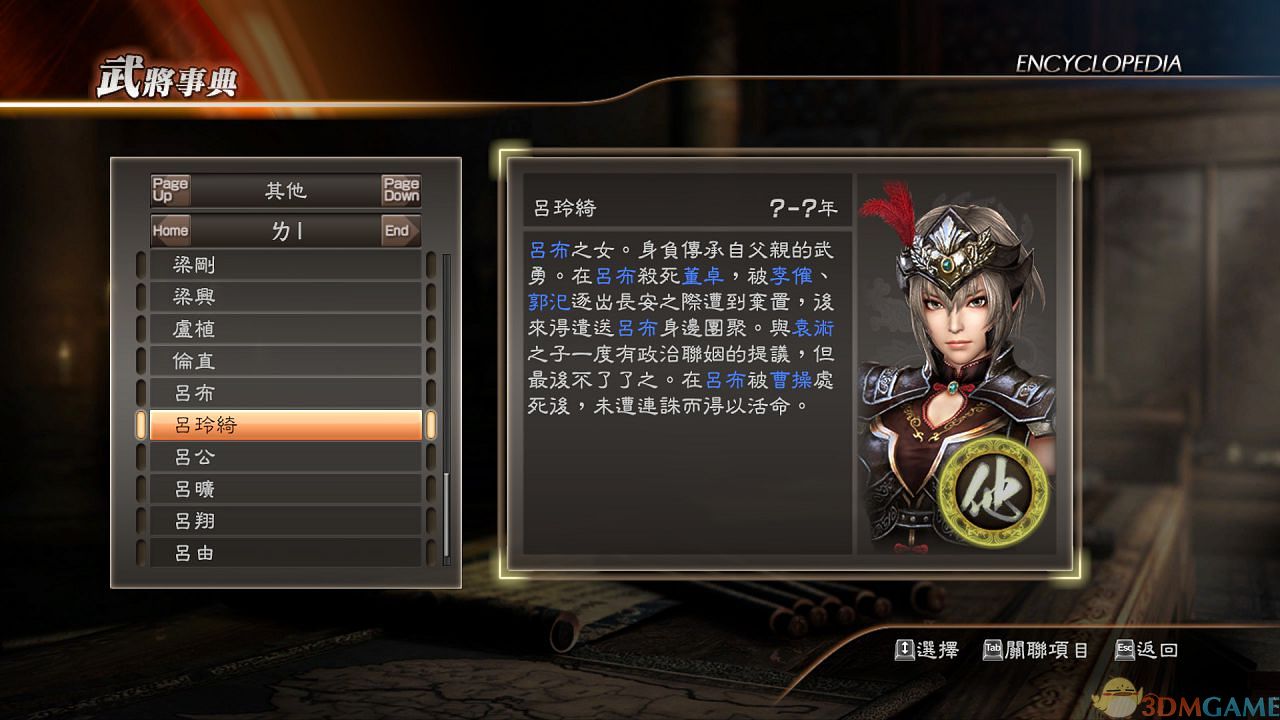
Task: Open the blue 袁術 link
Action: (813, 327)
